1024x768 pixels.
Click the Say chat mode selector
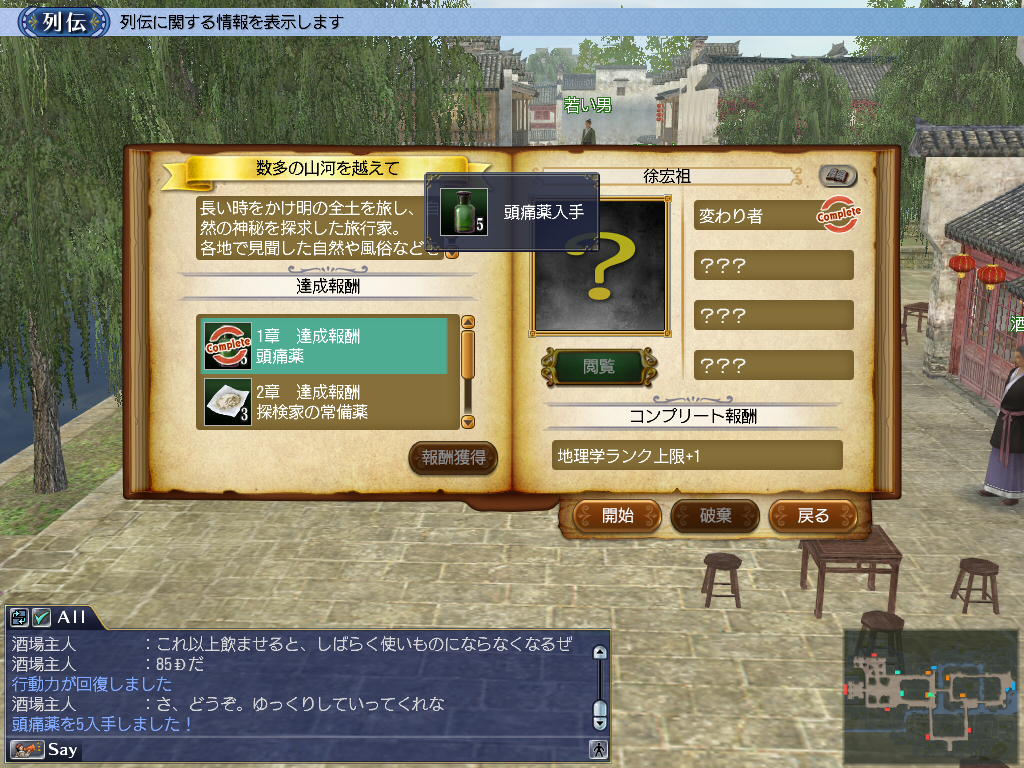[x=44, y=749]
